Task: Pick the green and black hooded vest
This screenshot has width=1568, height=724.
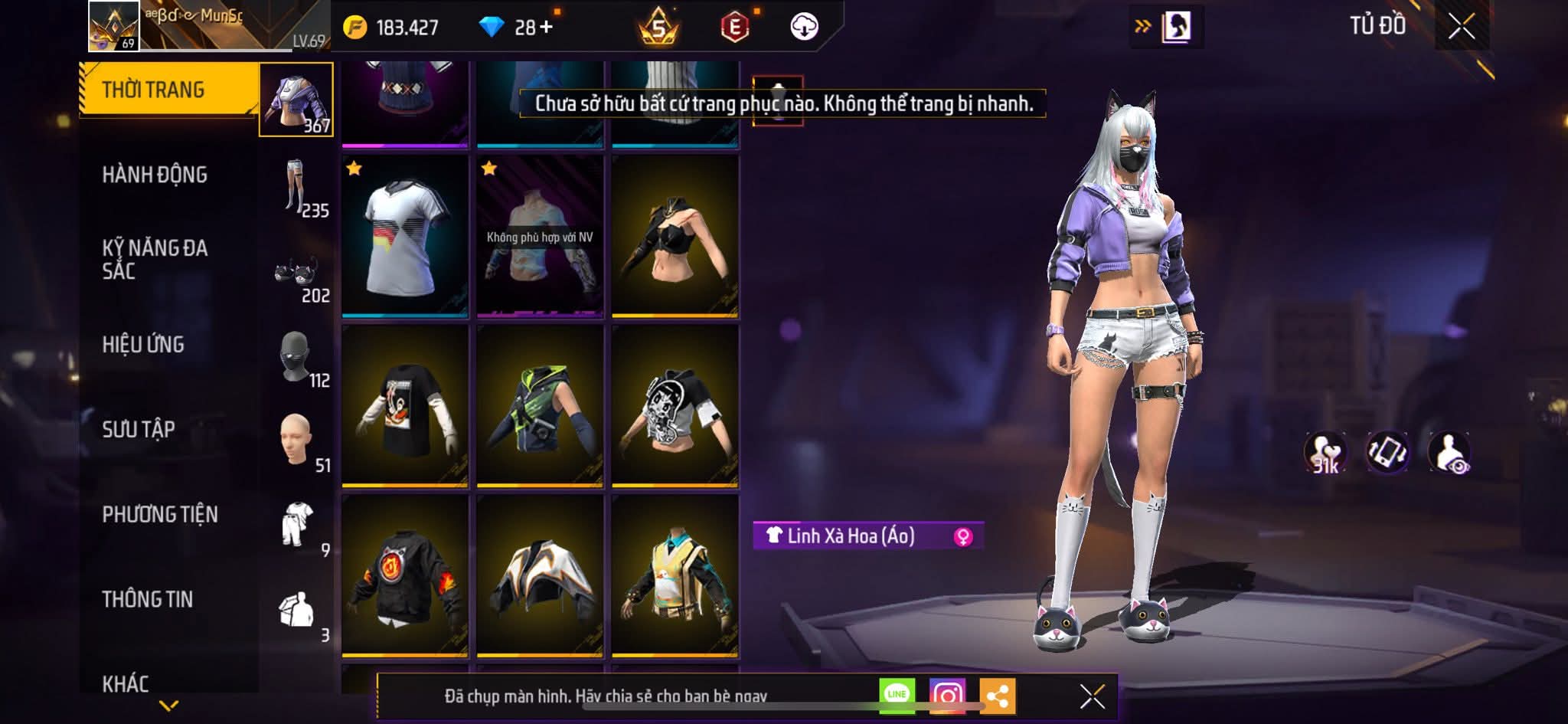Action: 540,407
